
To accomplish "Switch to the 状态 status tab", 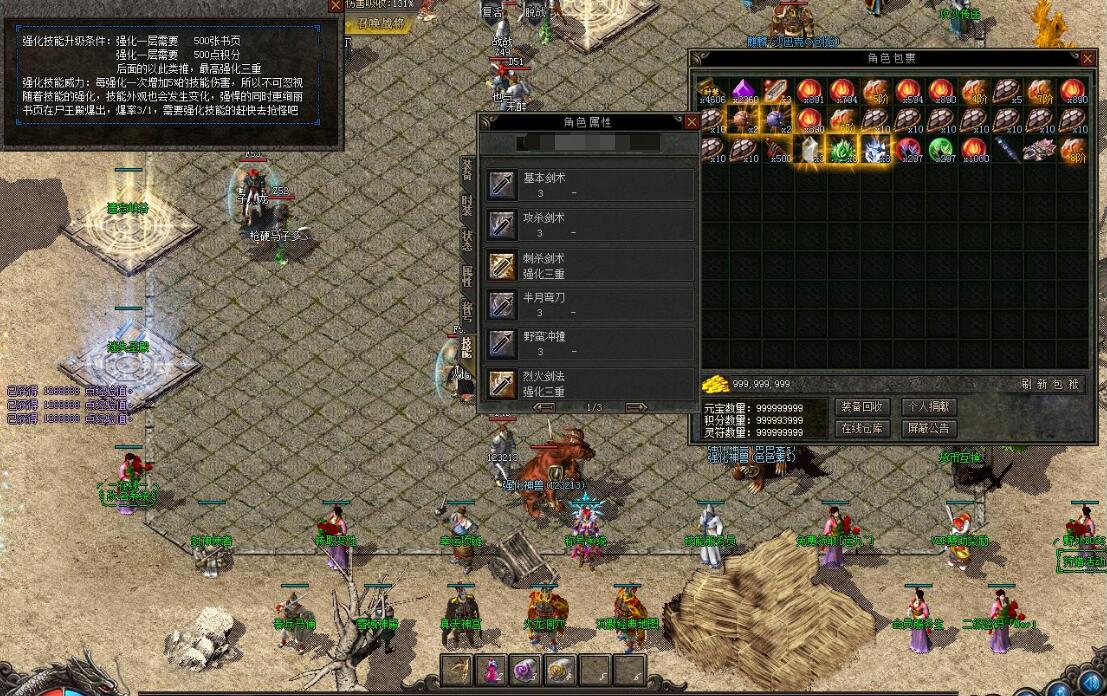I will (467, 240).
